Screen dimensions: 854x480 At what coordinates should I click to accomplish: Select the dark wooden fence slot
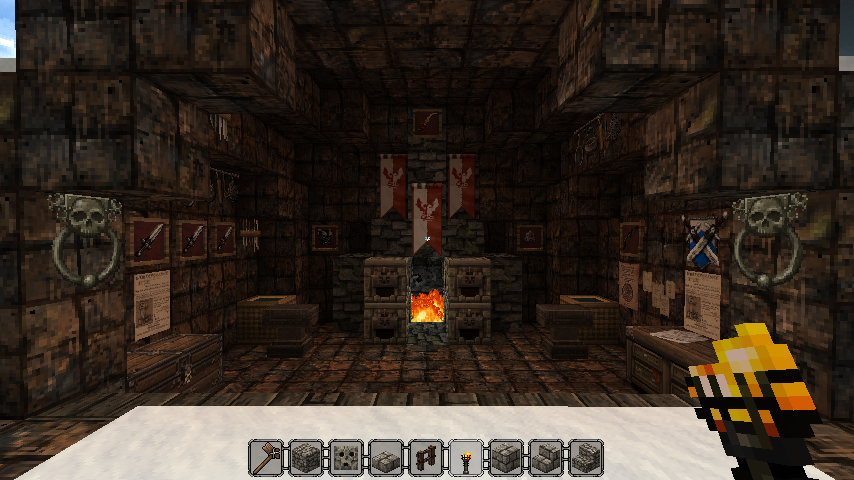click(x=426, y=457)
